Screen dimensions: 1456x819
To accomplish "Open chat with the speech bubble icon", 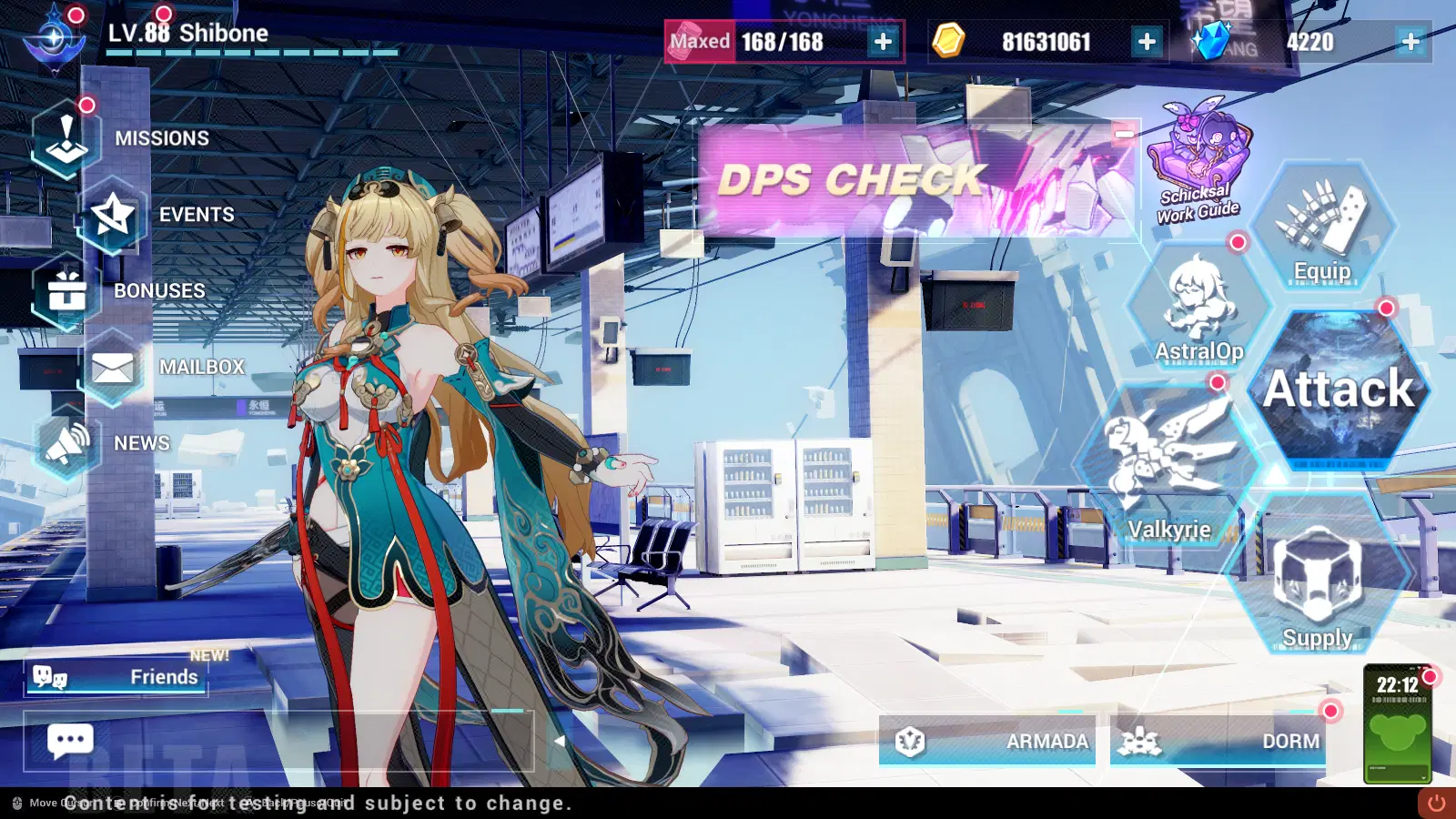I will 69,741.
